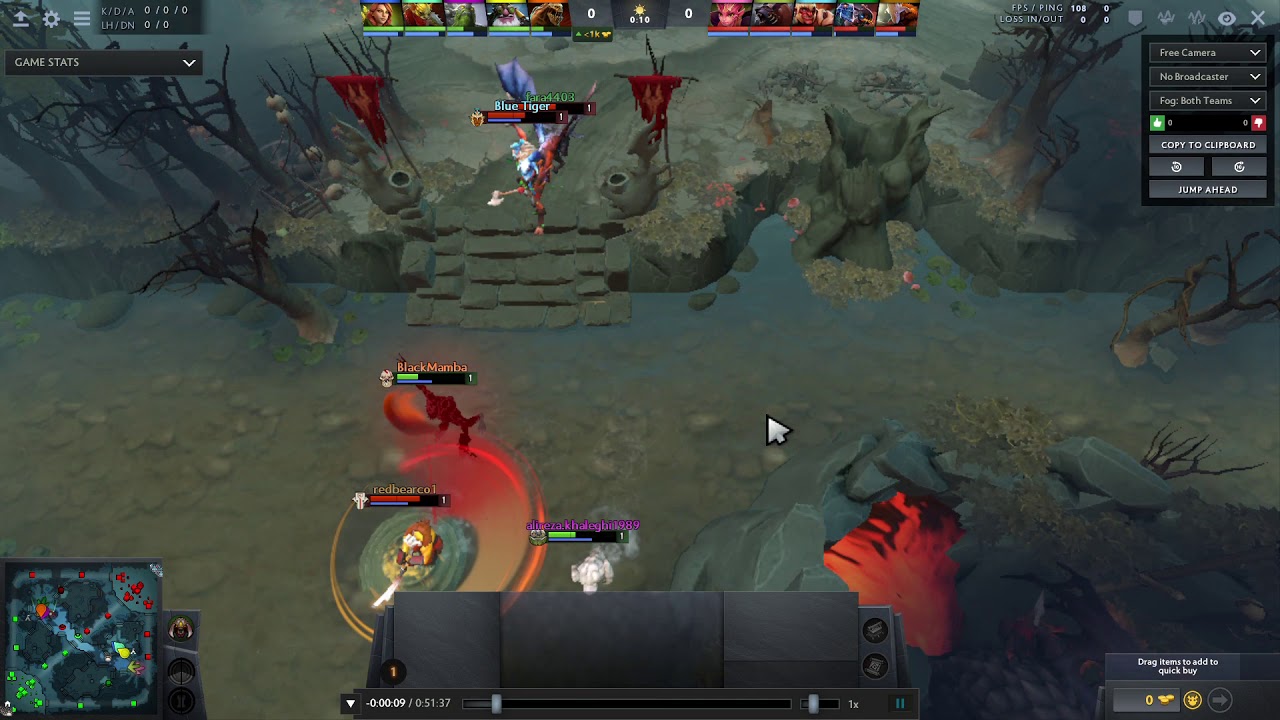1280x720 pixels.
Task: Open the hamburger main menu
Action: (82, 18)
